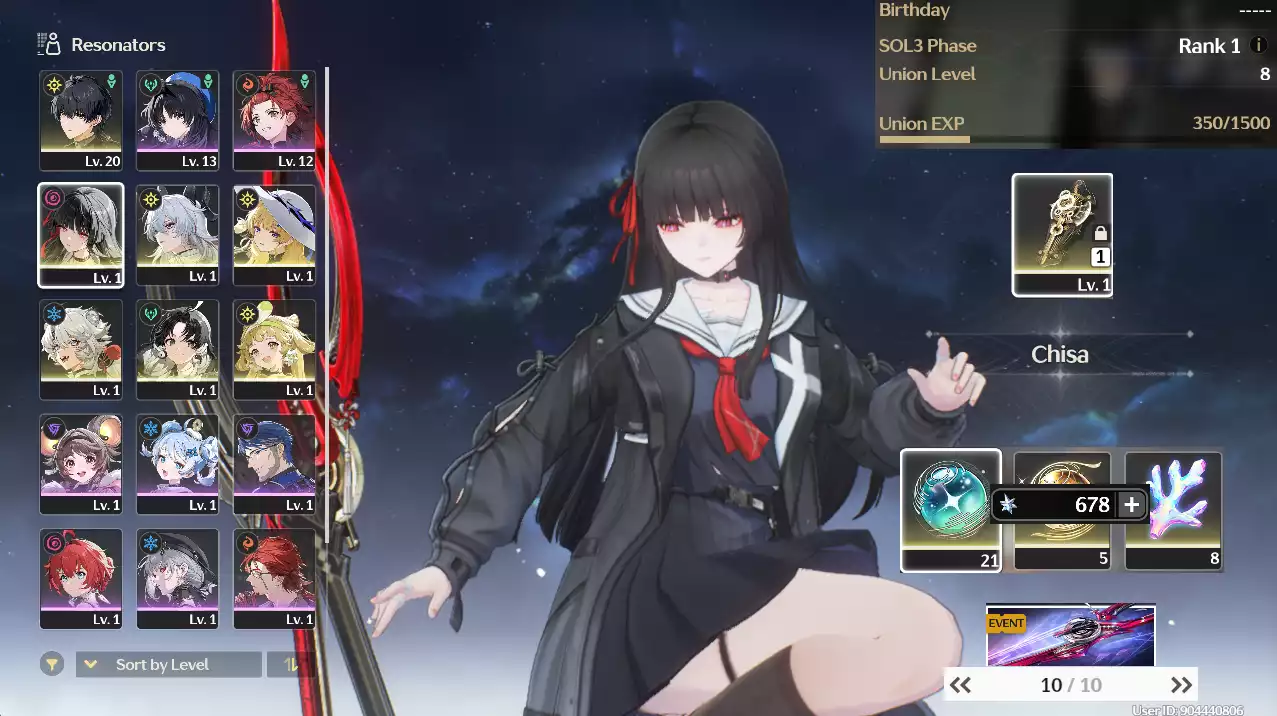
Task: Open Chisa's equipped Lv. 1 weapon slot
Action: click(1062, 235)
